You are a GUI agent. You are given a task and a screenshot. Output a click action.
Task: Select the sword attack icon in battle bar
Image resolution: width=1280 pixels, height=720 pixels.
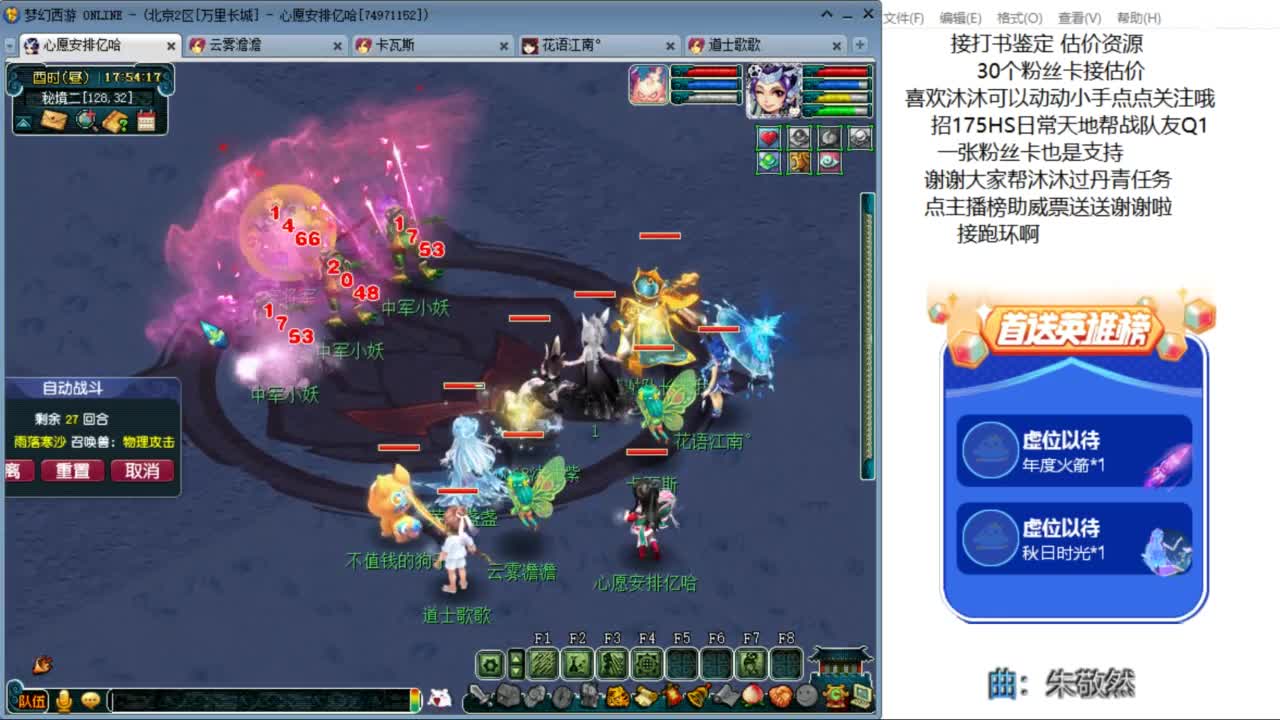(481, 696)
